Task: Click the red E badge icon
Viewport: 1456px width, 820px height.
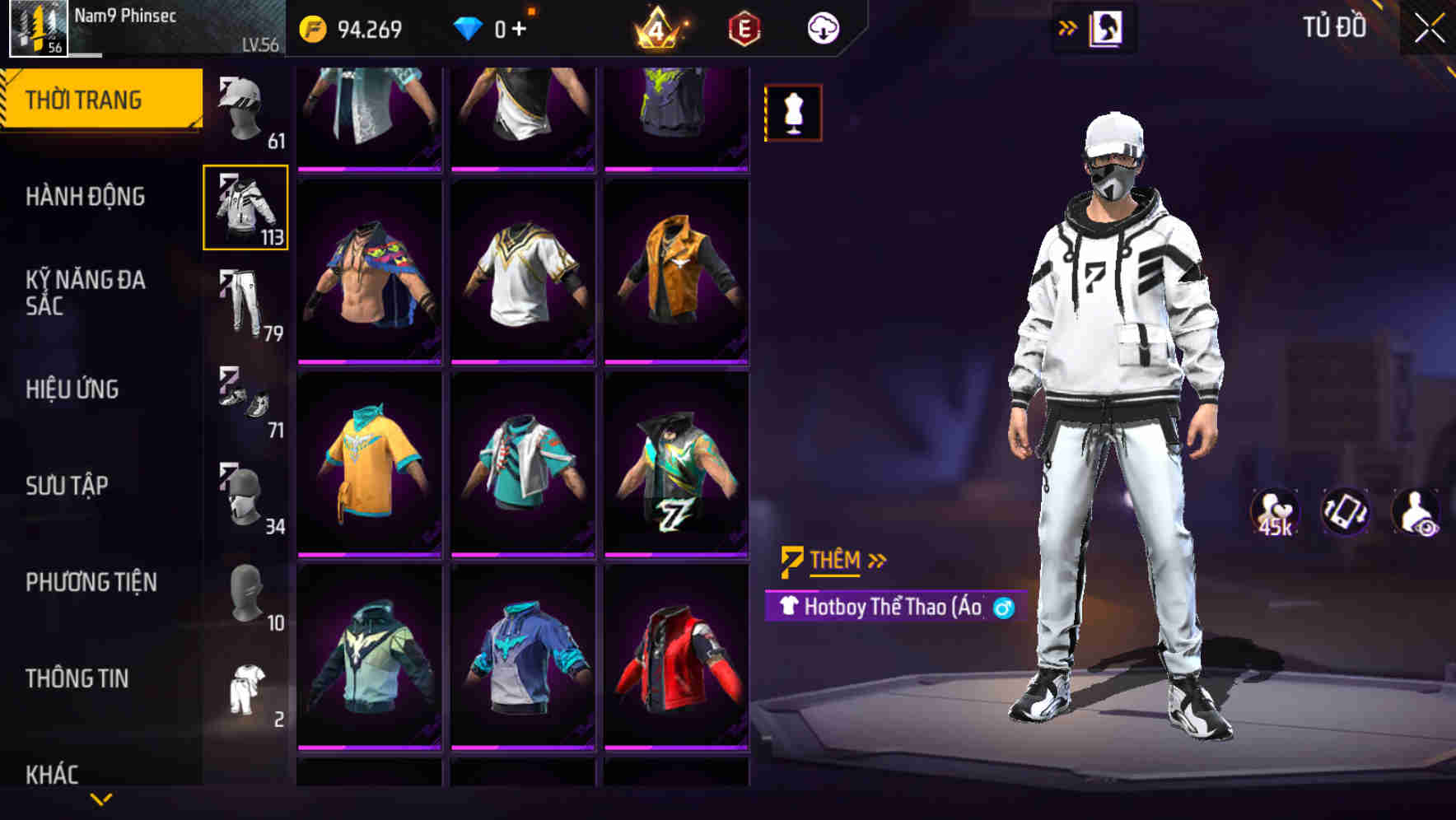Action: (x=744, y=27)
